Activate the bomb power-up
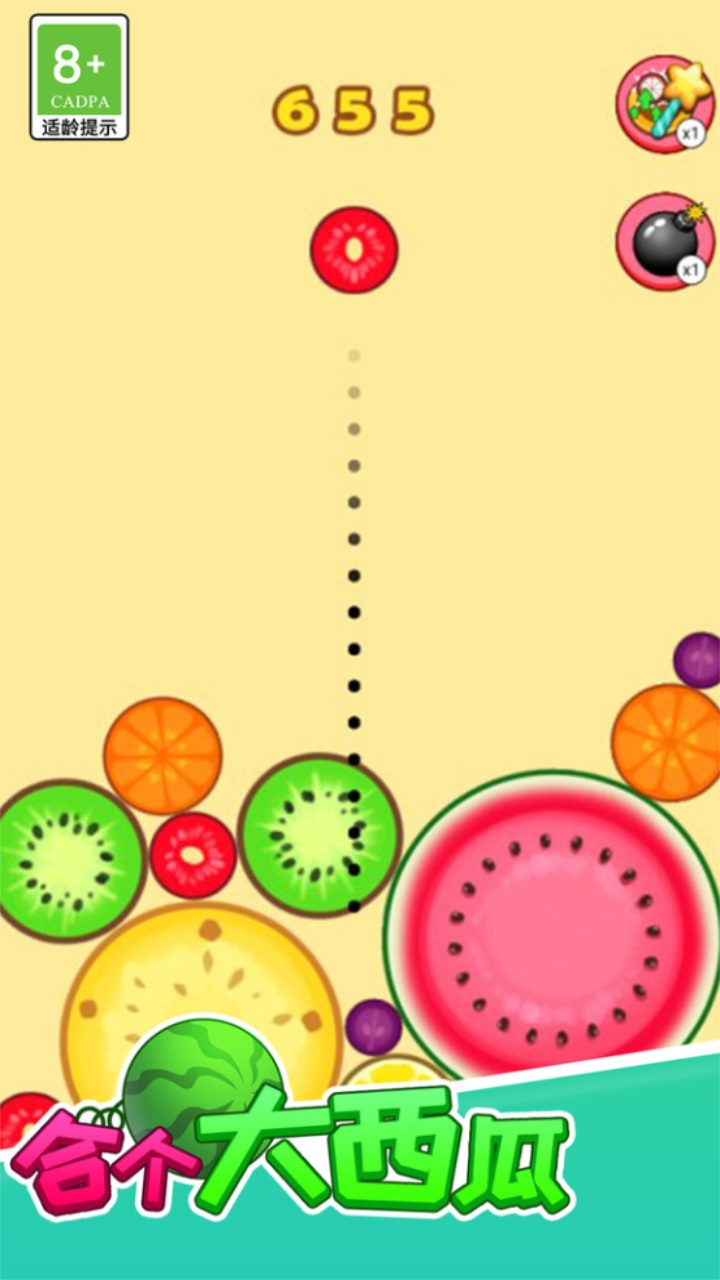 point(664,241)
